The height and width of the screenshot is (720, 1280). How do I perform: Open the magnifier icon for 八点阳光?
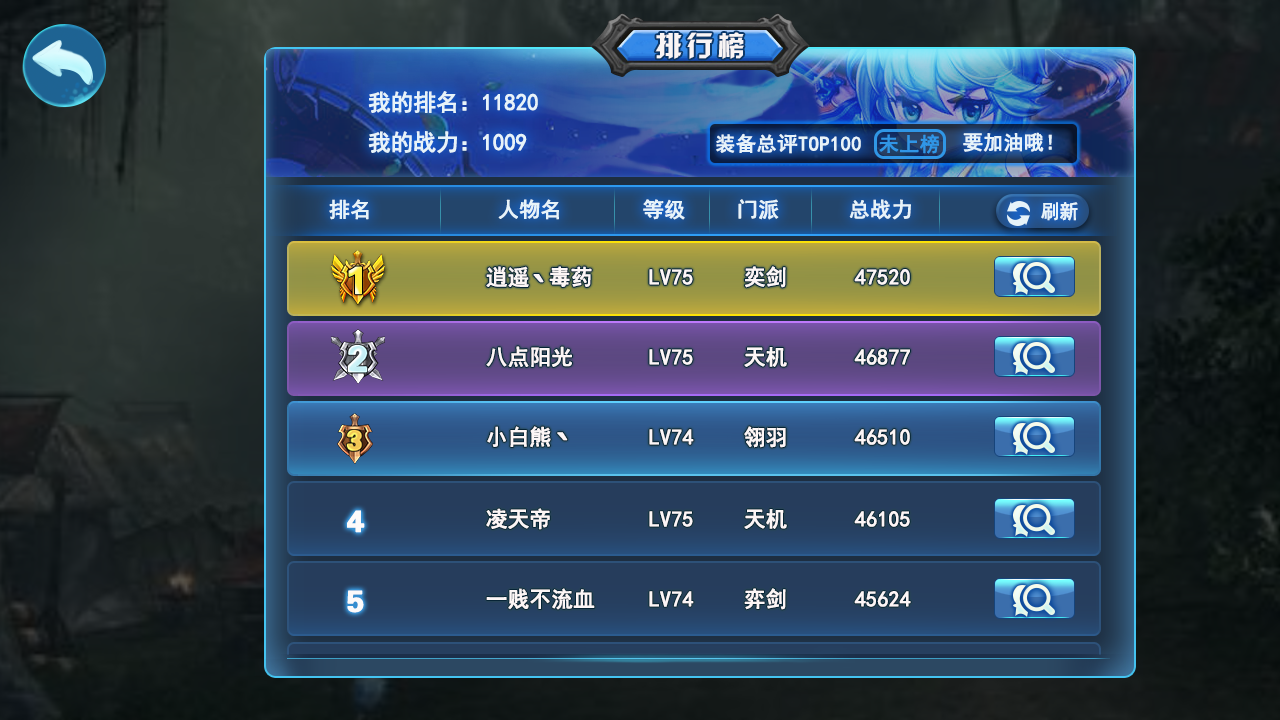pyautogui.click(x=1034, y=357)
